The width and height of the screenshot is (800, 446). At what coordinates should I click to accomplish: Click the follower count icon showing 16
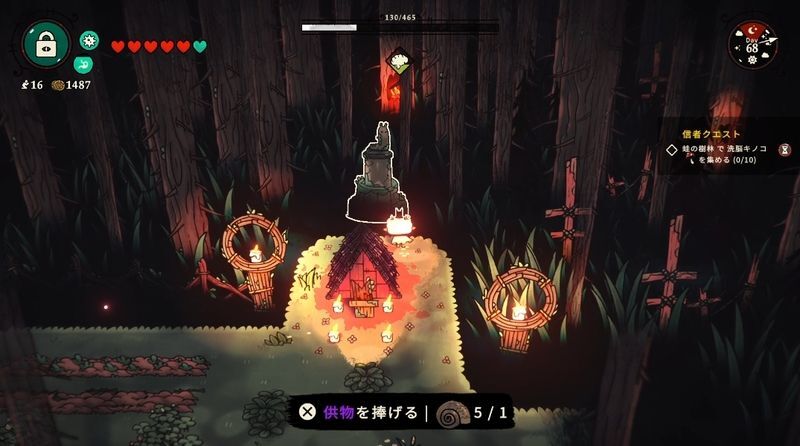[x=24, y=86]
